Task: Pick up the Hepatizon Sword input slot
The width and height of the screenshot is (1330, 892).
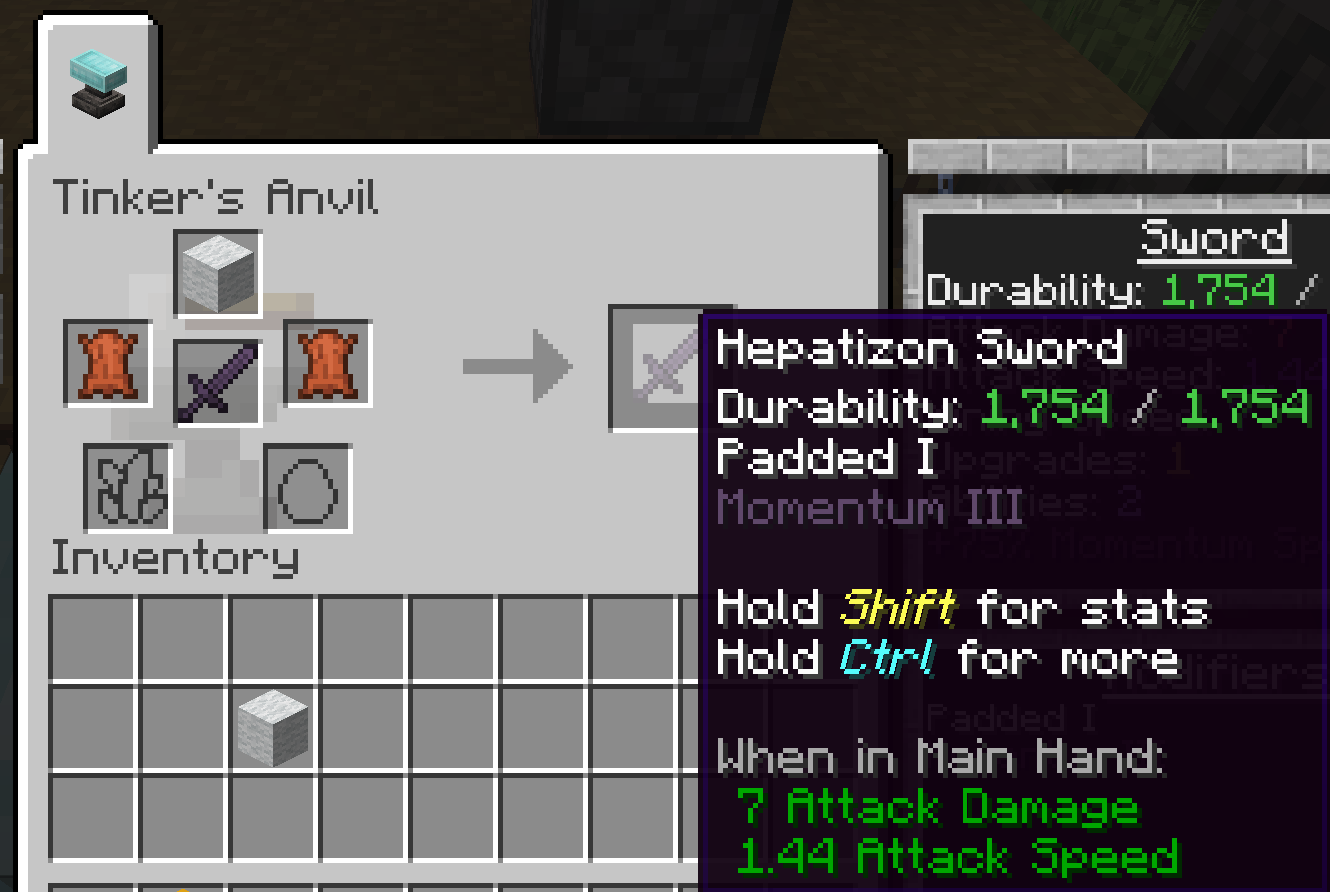Action: pos(217,383)
